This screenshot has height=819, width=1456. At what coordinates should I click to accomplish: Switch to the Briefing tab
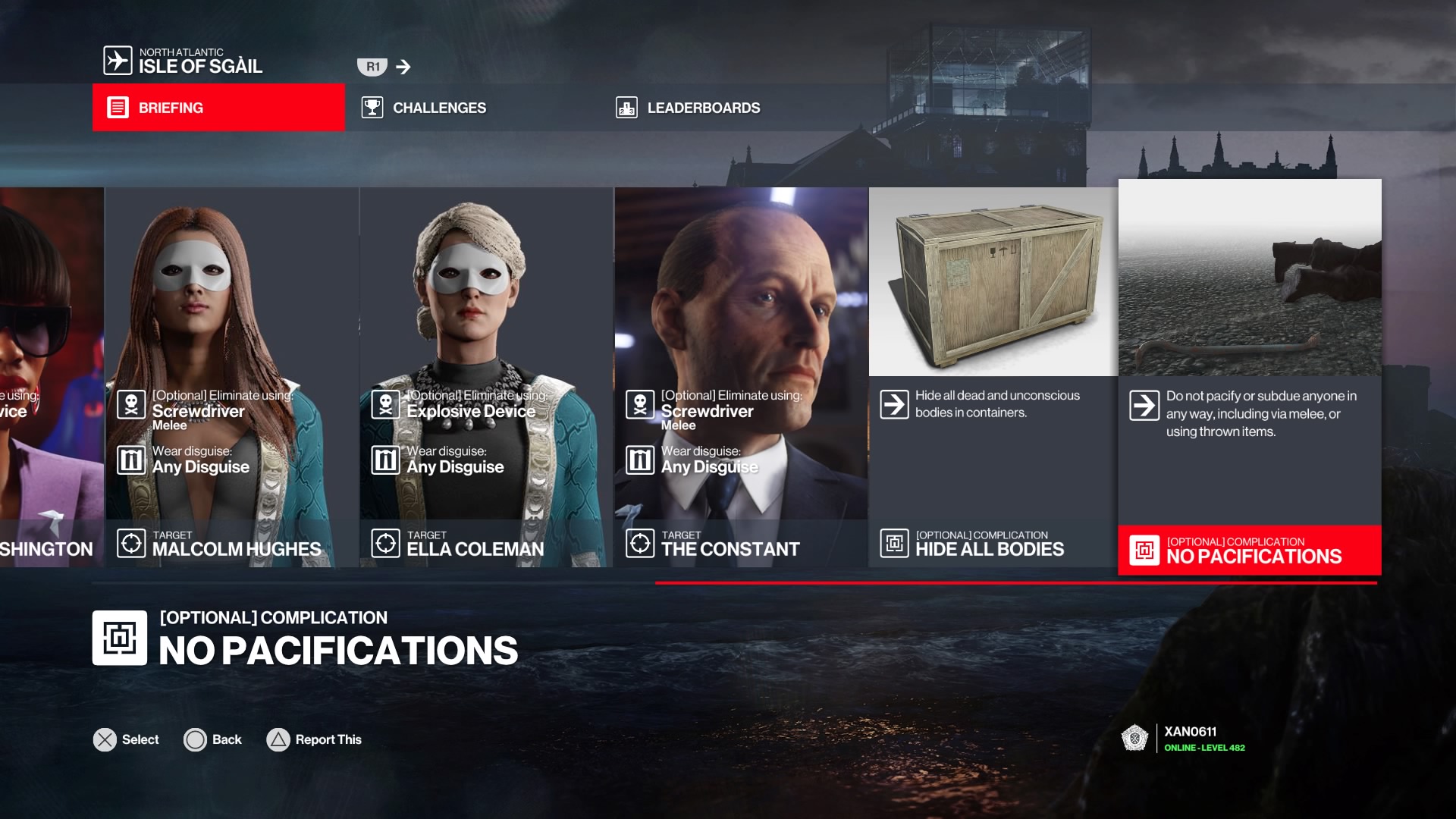[218, 108]
